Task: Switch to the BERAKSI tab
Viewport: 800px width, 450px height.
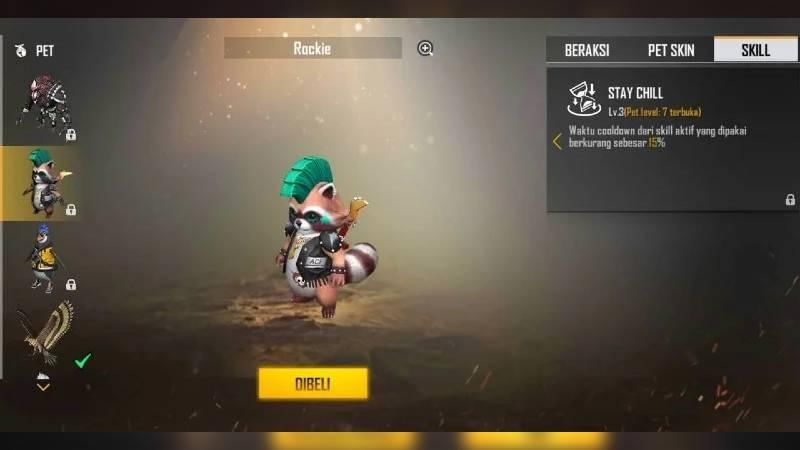Action: [x=587, y=50]
